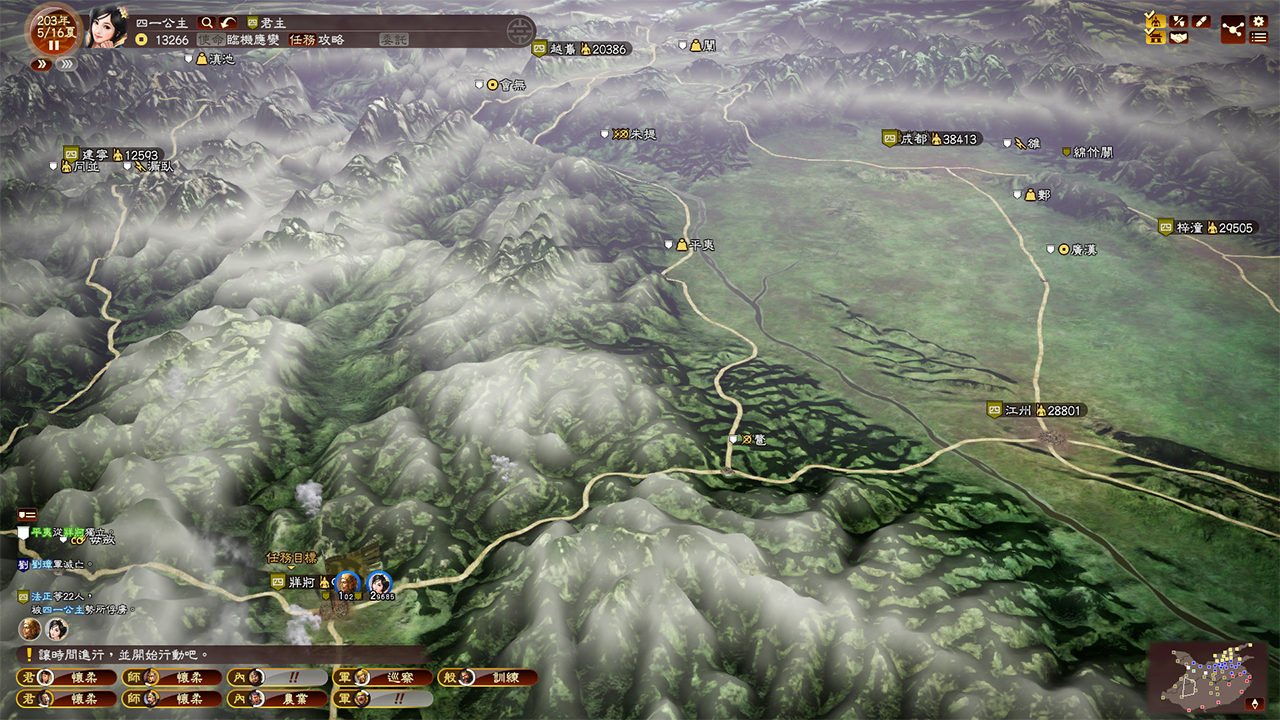Click the 委託 delegate button
Screen dimensions: 1280x720
pyautogui.click(x=393, y=40)
